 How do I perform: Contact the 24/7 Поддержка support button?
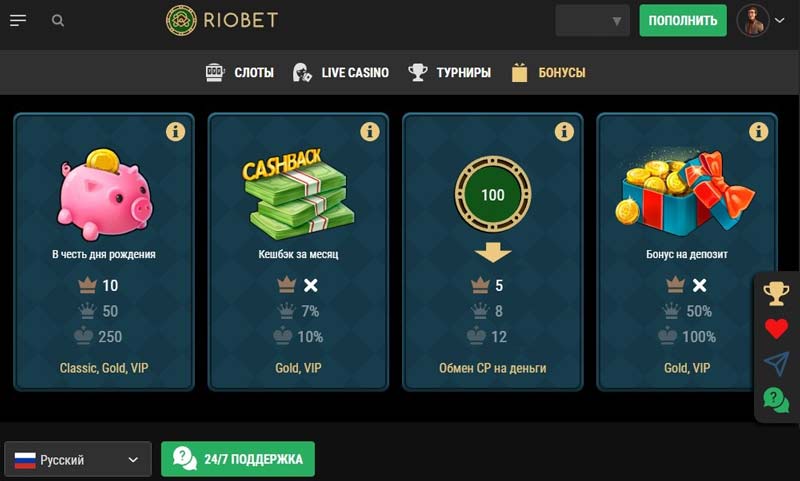(x=238, y=460)
